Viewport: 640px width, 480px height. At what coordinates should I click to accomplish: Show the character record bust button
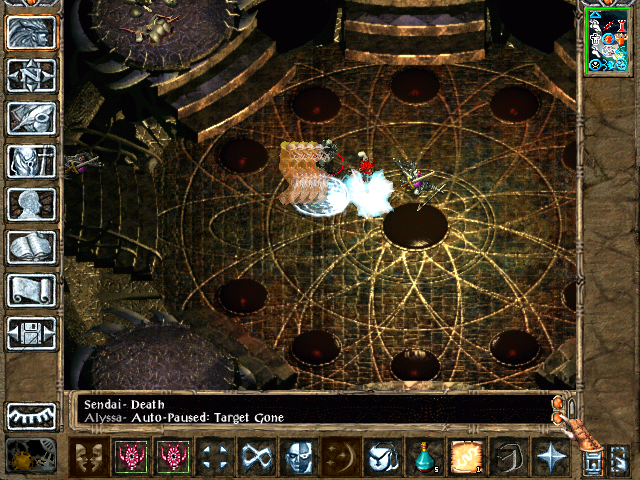[x=32, y=204]
